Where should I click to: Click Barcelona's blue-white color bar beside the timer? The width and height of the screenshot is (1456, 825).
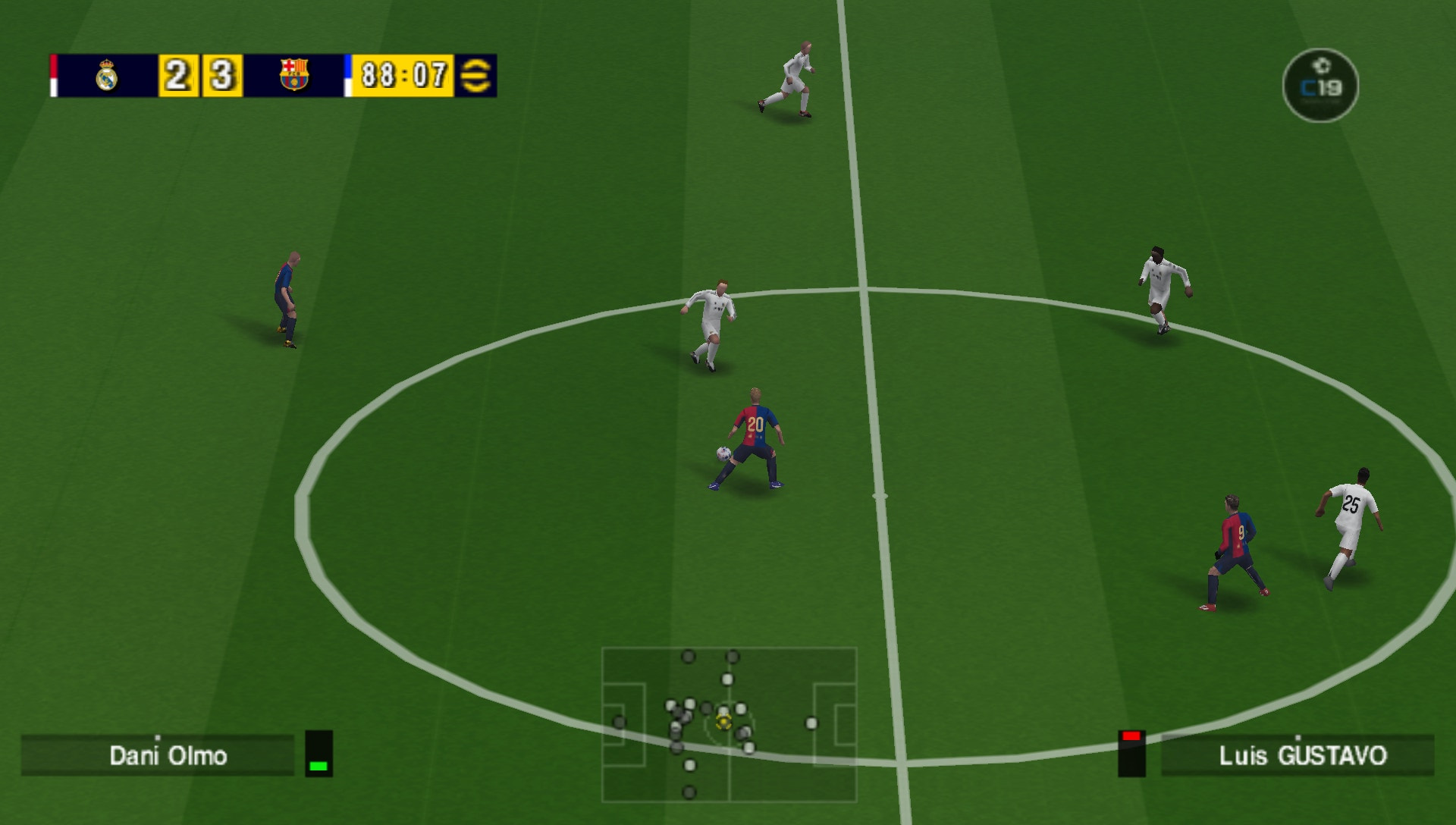coord(348,73)
